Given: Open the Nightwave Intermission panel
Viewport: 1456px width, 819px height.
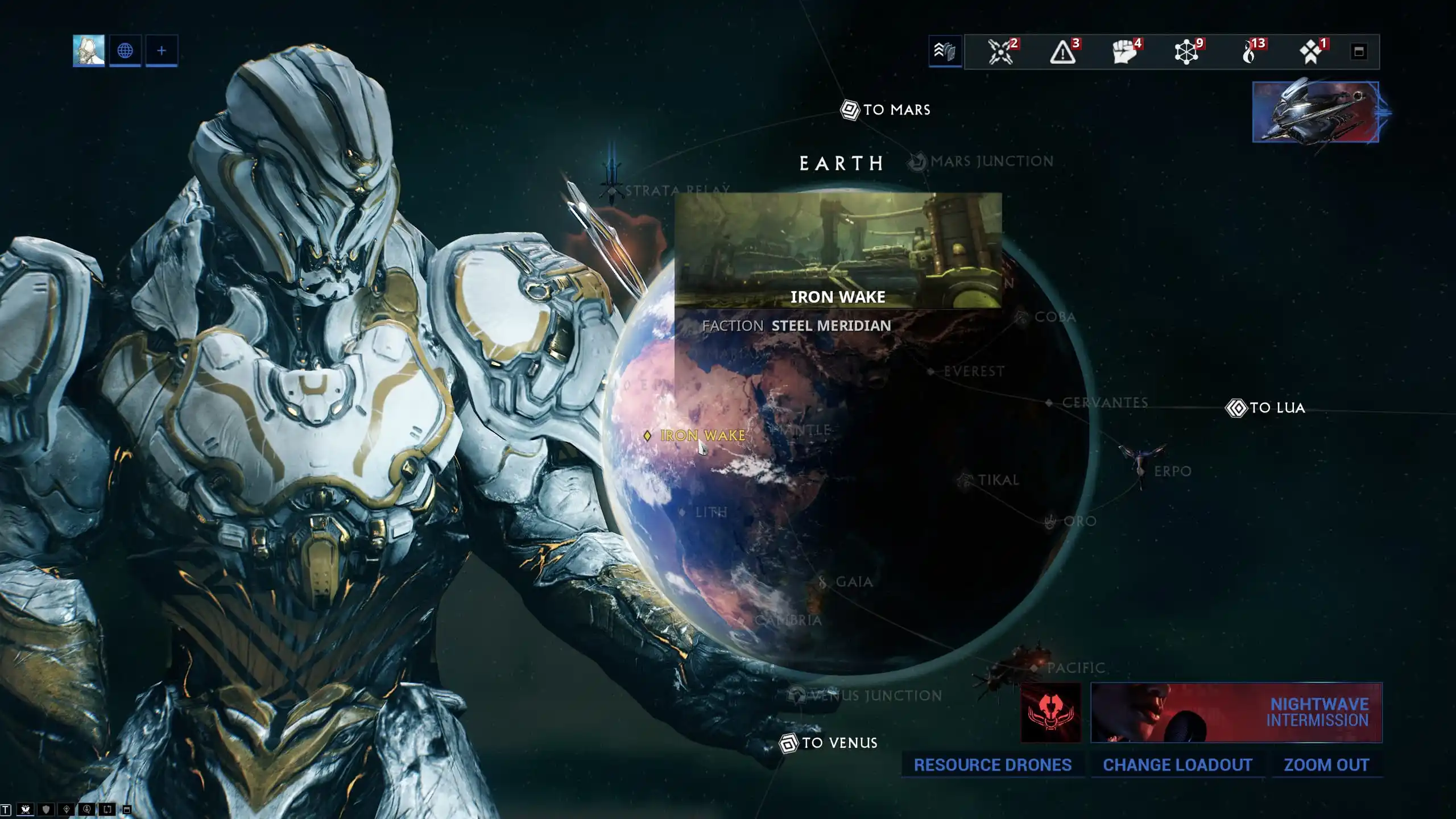Looking at the screenshot, I should point(1236,713).
